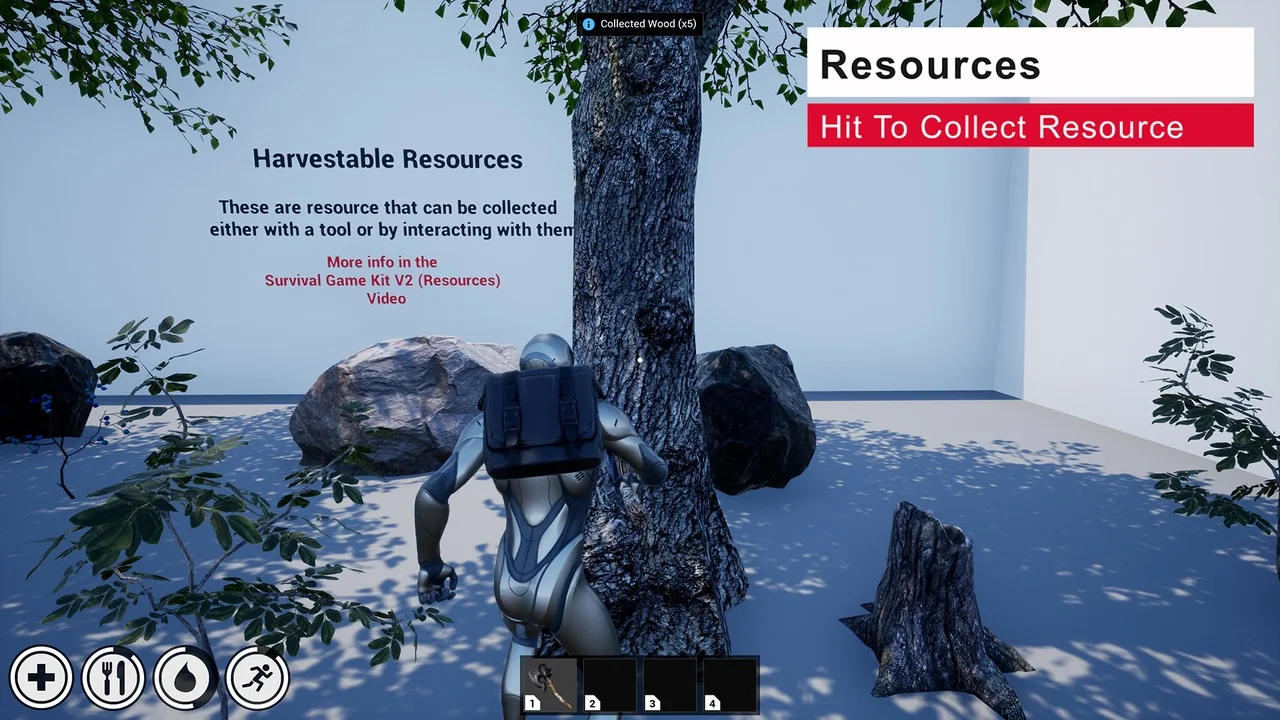Select empty hotbar slot 3
The height and width of the screenshot is (720, 1280).
(x=668, y=685)
